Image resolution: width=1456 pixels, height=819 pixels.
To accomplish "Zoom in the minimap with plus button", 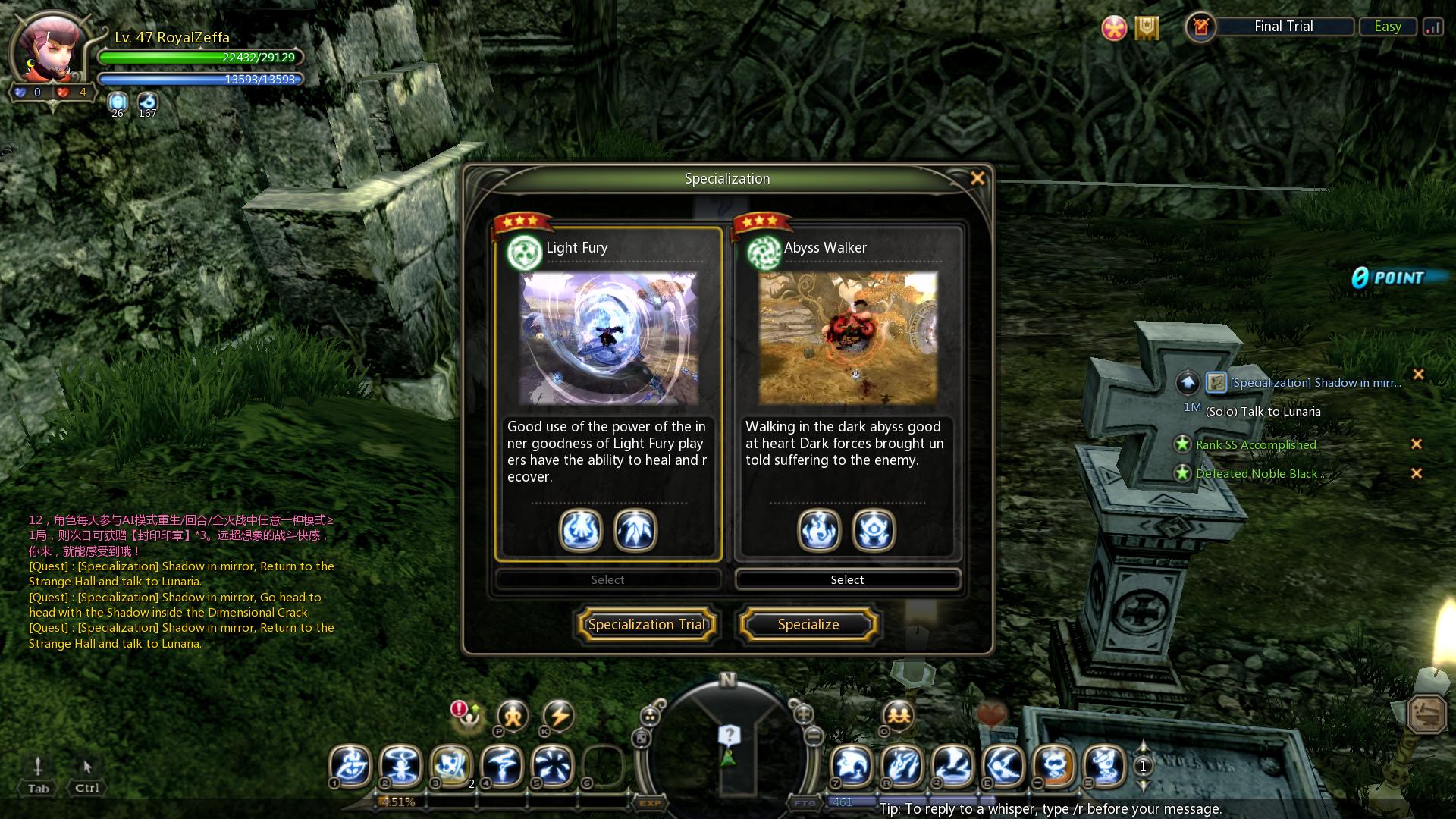I will click(x=803, y=714).
